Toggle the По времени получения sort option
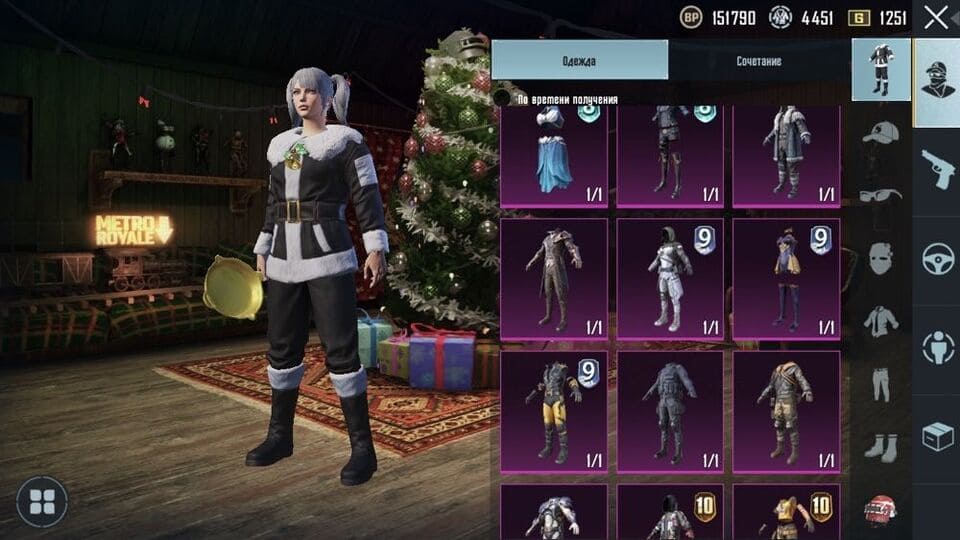 click(x=504, y=99)
